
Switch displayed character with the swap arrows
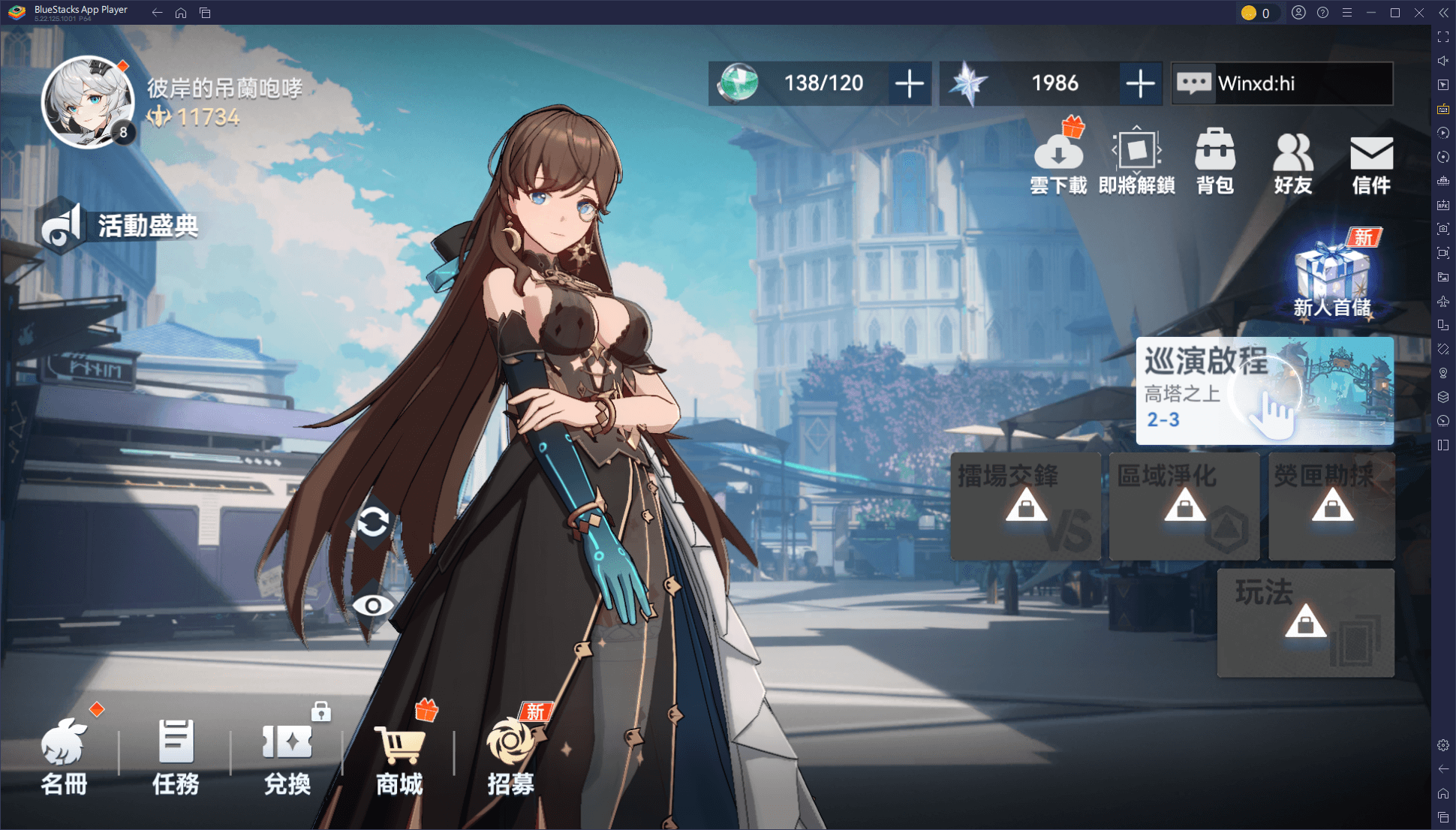[x=373, y=522]
